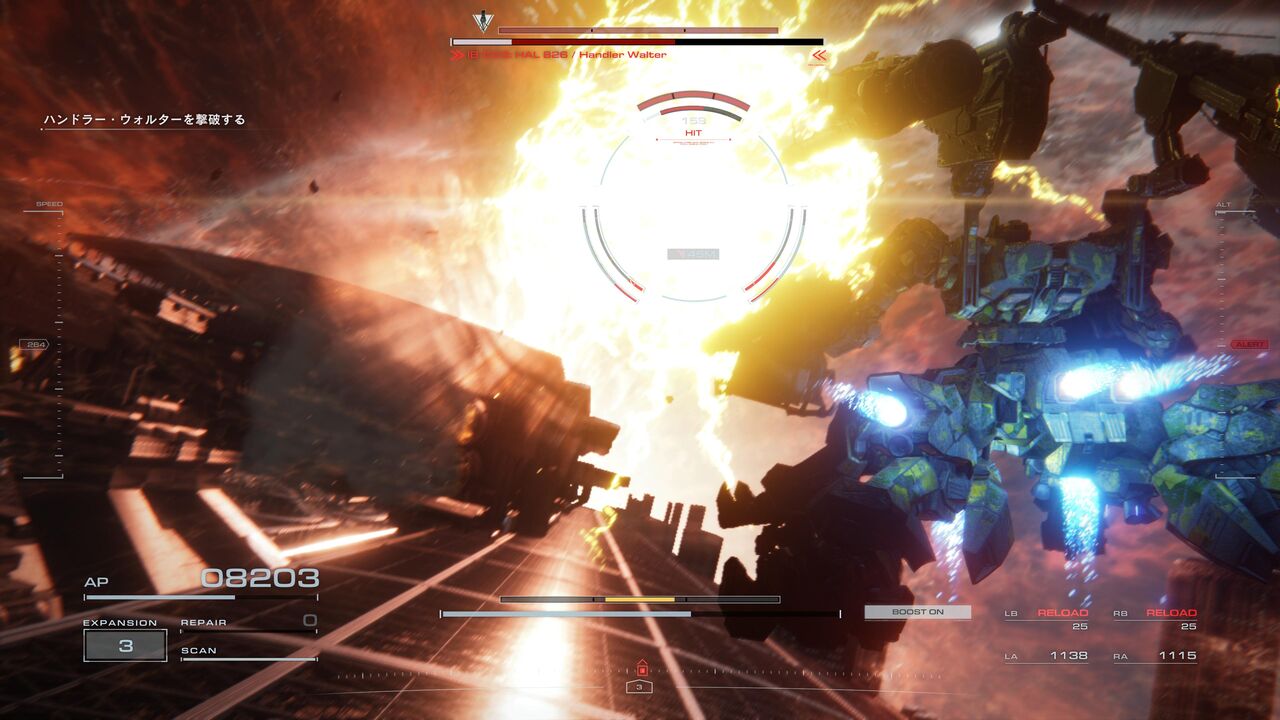1280x720 pixels.
Task: Select the Handler Walter objective tracker text
Action: pyautogui.click(x=144, y=120)
